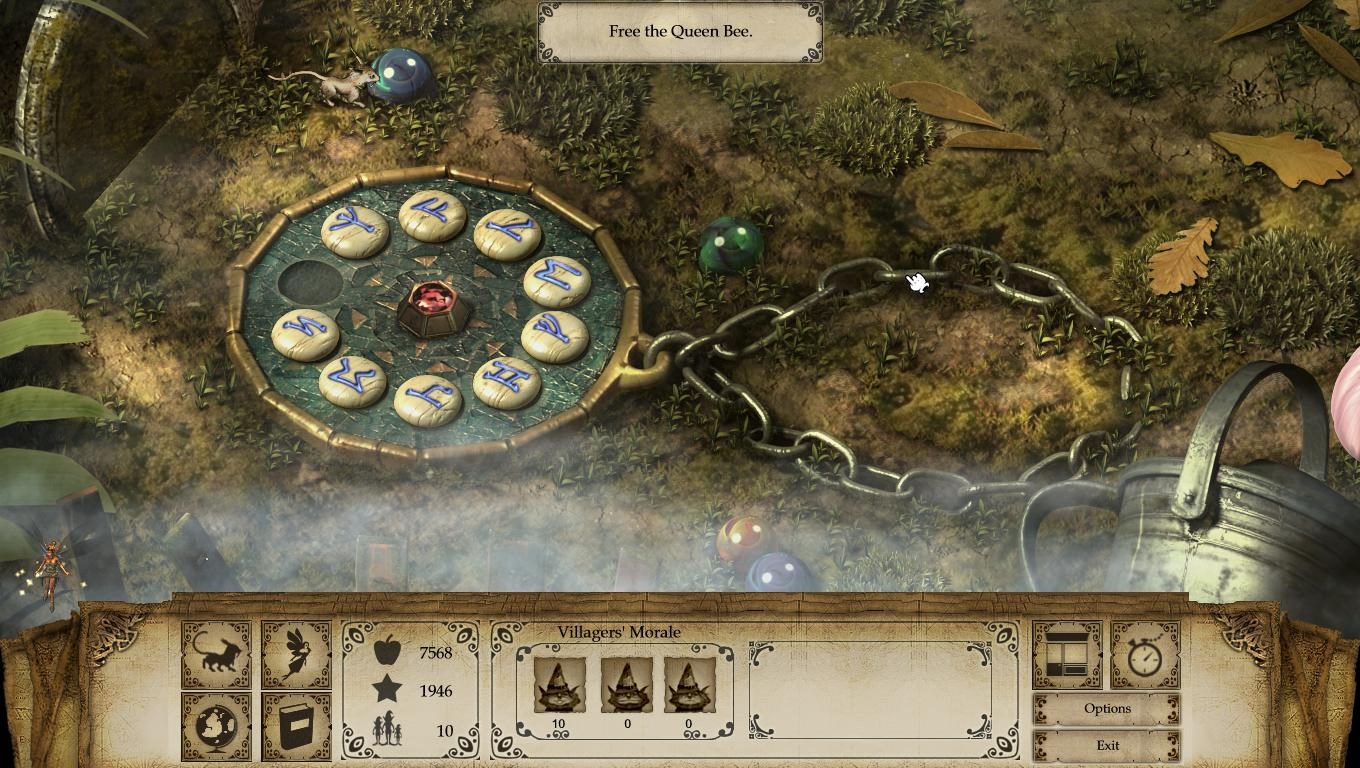Open the world globe map
1360x768 pixels.
tap(216, 726)
